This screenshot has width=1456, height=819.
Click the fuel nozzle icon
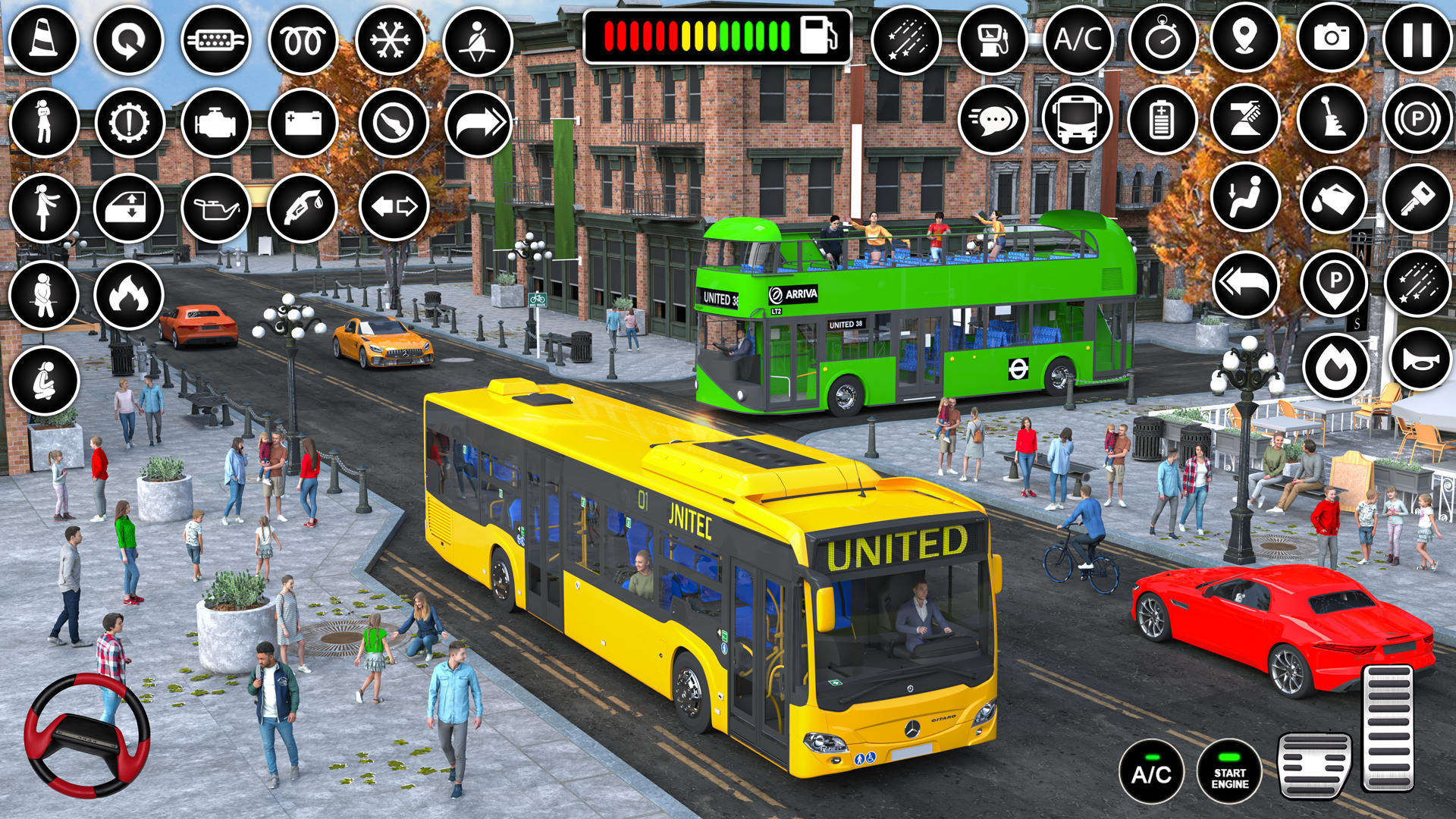[x=303, y=208]
